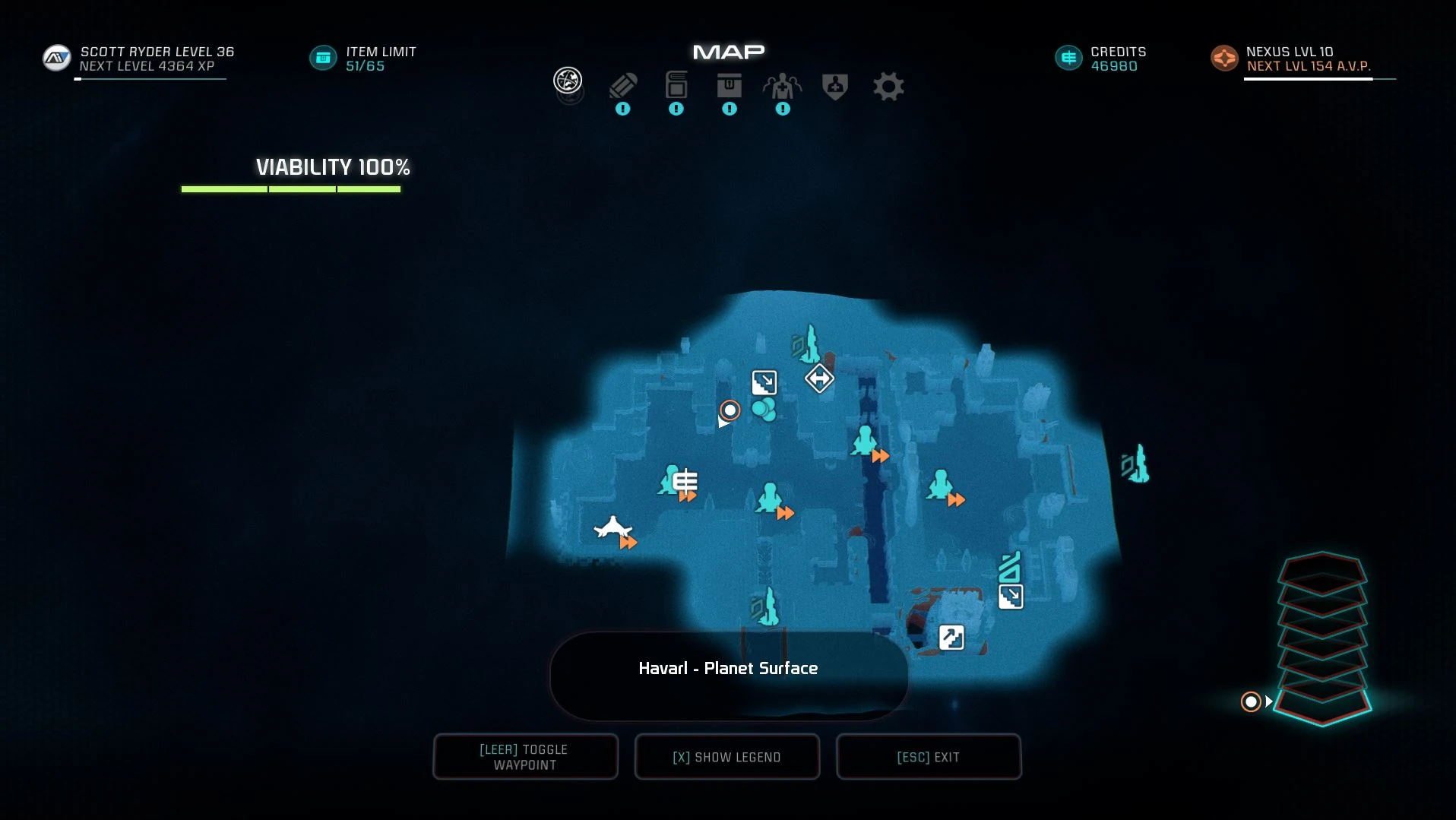The height and width of the screenshot is (820, 1456).
Task: Select the orange-ringed player position marker
Action: pos(730,410)
